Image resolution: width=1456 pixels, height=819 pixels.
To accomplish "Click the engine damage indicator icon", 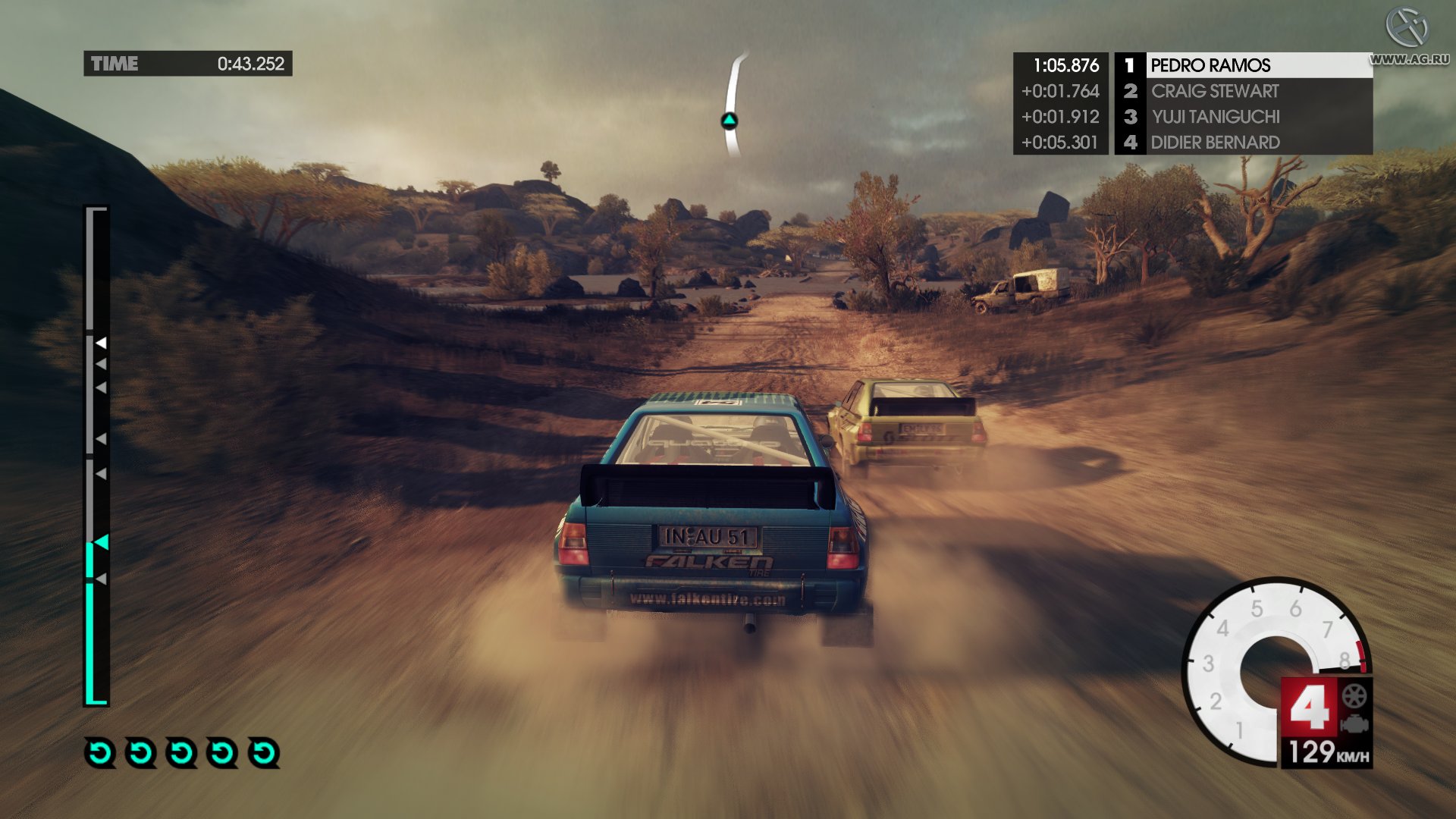I will click(1354, 724).
